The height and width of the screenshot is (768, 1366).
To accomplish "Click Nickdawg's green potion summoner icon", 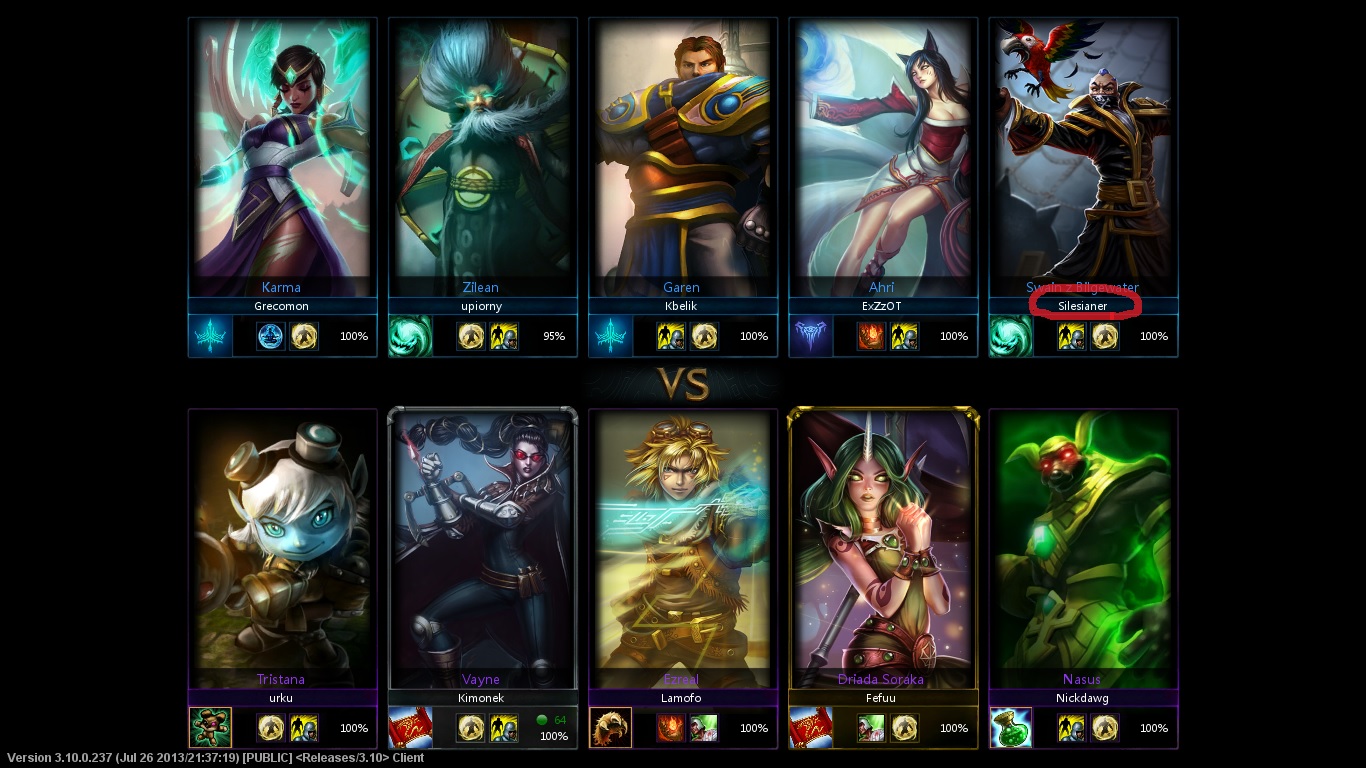I will (x=1010, y=728).
